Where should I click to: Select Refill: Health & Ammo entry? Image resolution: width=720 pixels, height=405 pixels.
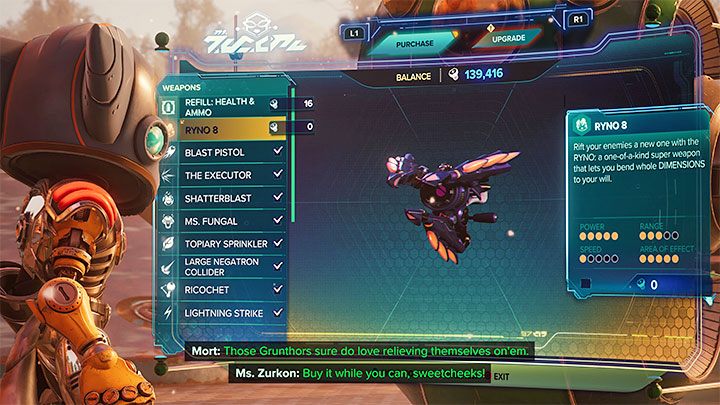[x=222, y=108]
